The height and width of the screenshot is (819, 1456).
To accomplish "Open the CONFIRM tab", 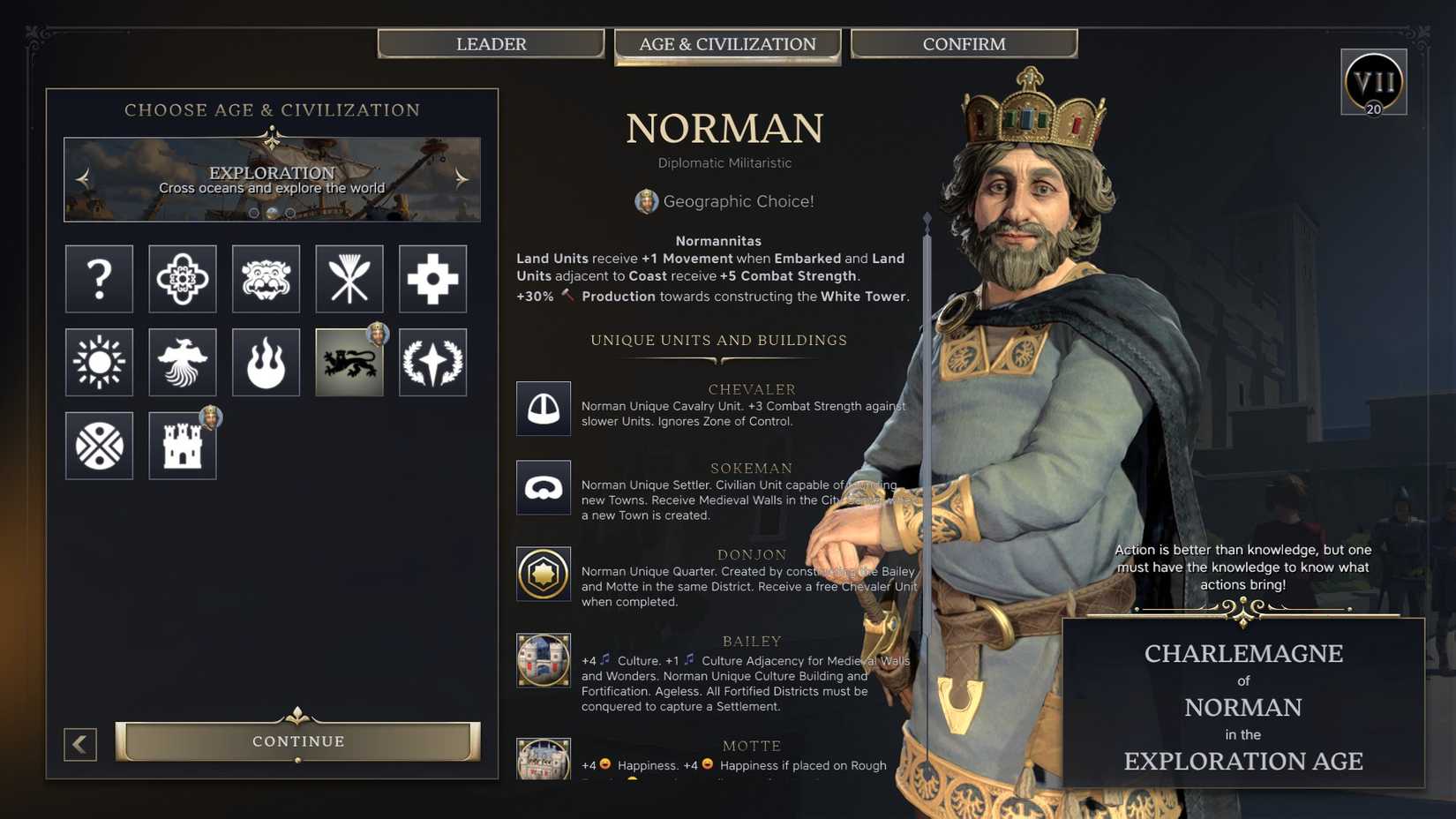I will point(964,43).
